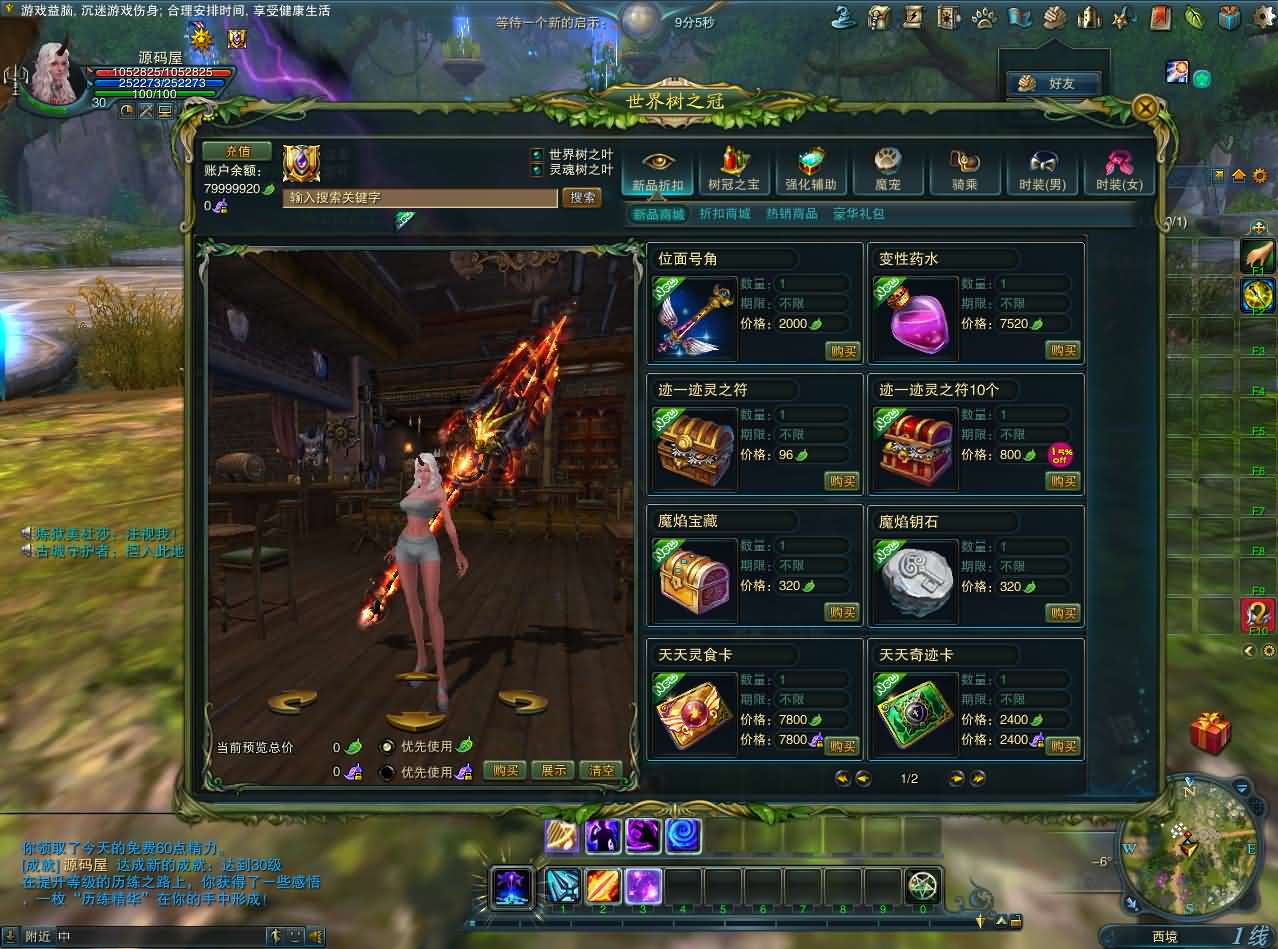Image resolution: width=1278 pixels, height=949 pixels.
Task: Click the 展示 display button under preview
Action: tap(554, 770)
